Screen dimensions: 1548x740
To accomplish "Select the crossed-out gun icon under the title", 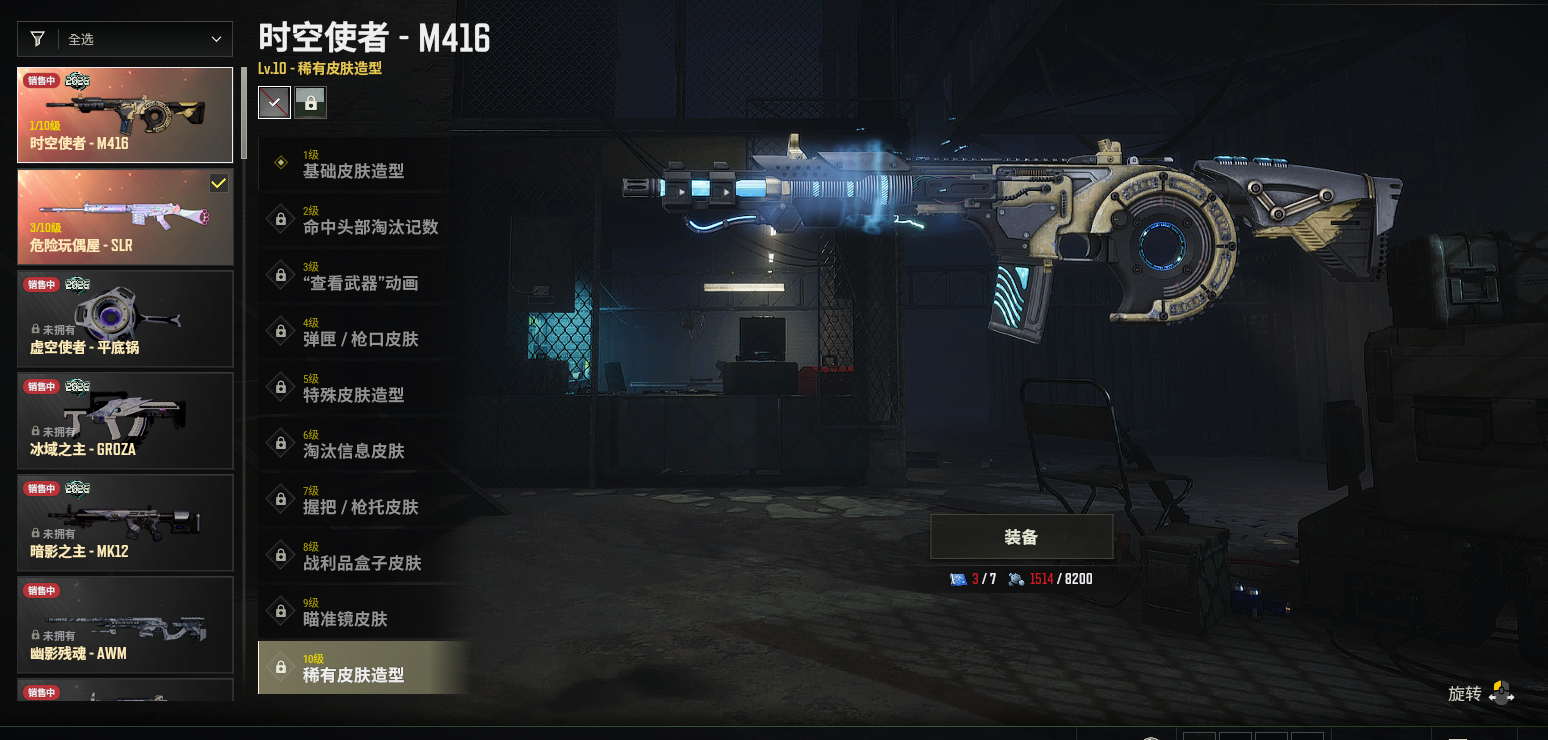I will [x=274, y=102].
